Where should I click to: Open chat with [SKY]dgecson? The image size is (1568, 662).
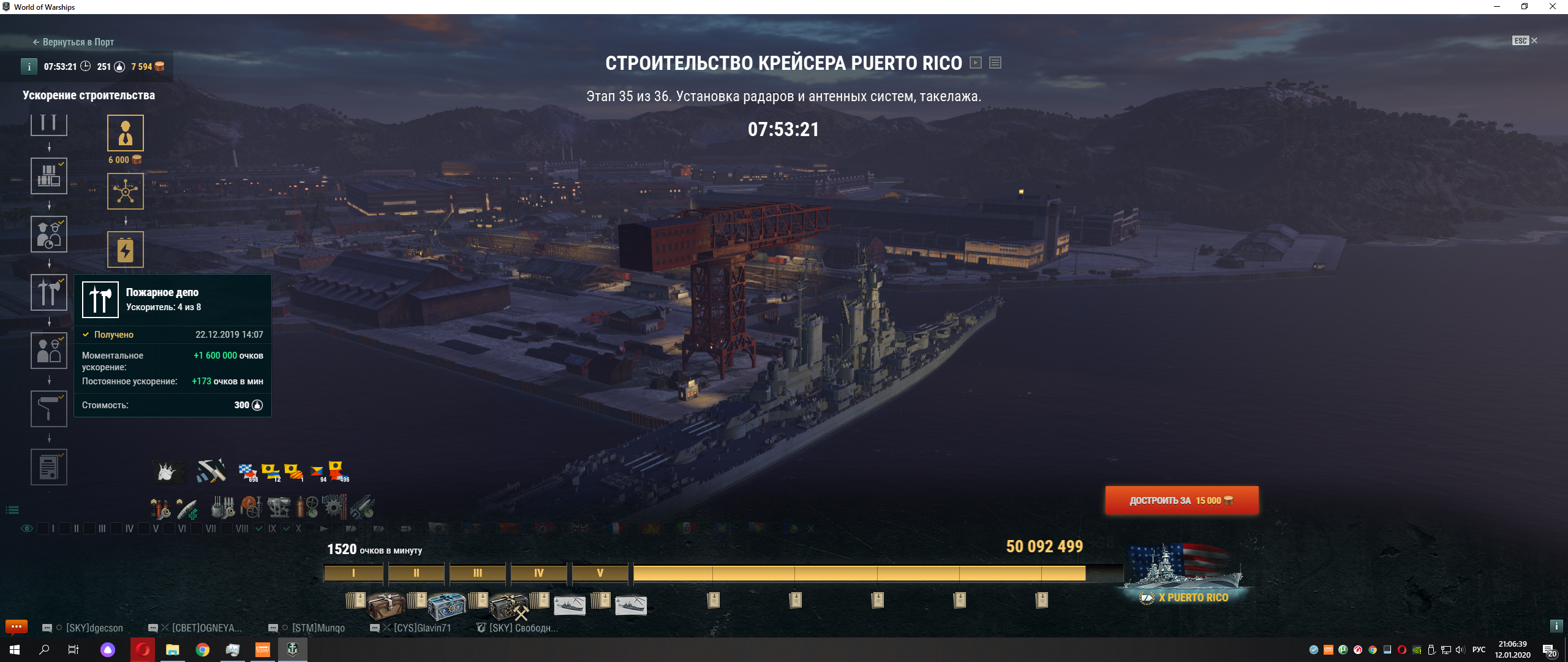point(94,628)
